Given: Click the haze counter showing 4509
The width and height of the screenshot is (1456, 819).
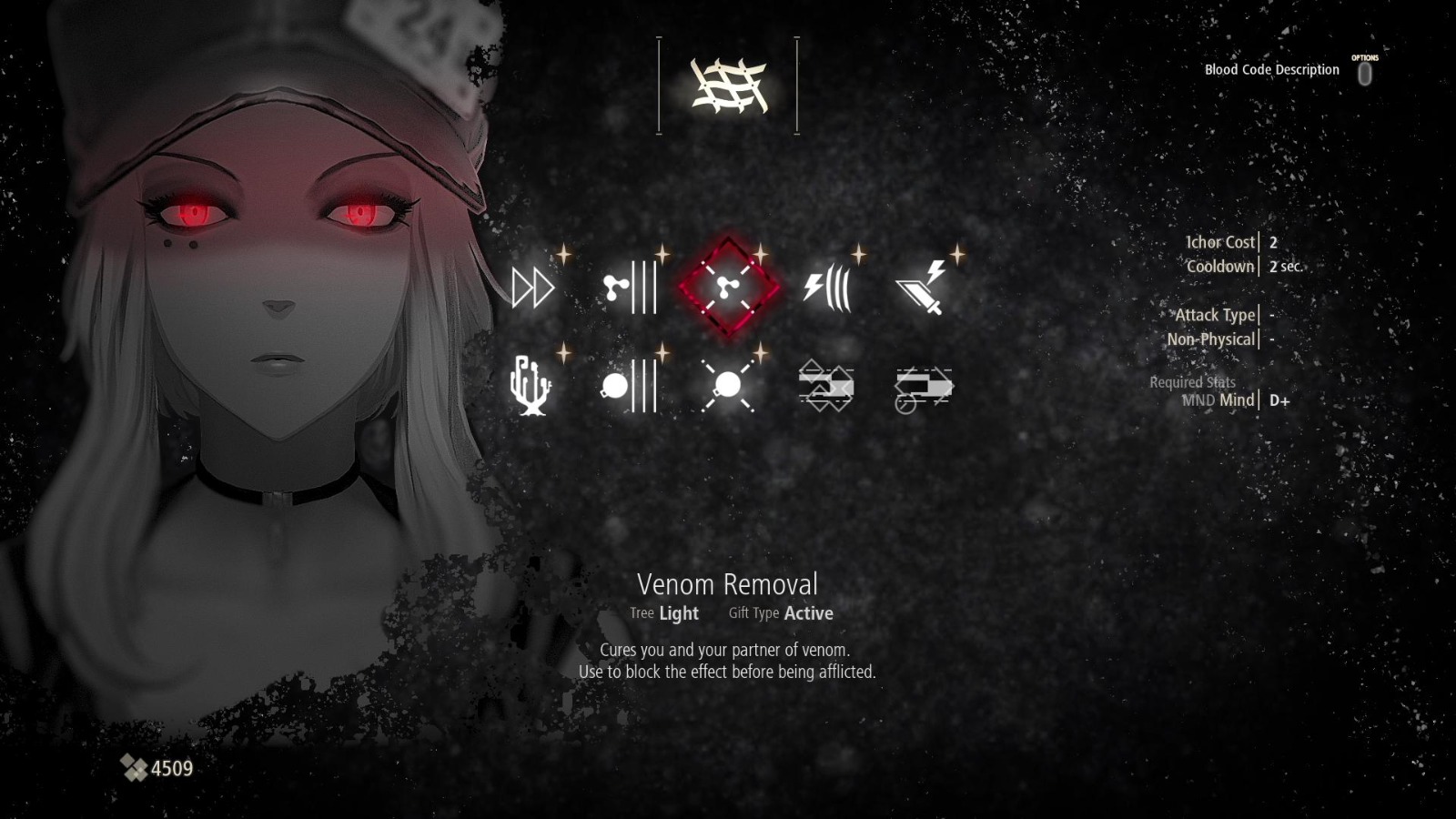Looking at the screenshot, I should [155, 769].
